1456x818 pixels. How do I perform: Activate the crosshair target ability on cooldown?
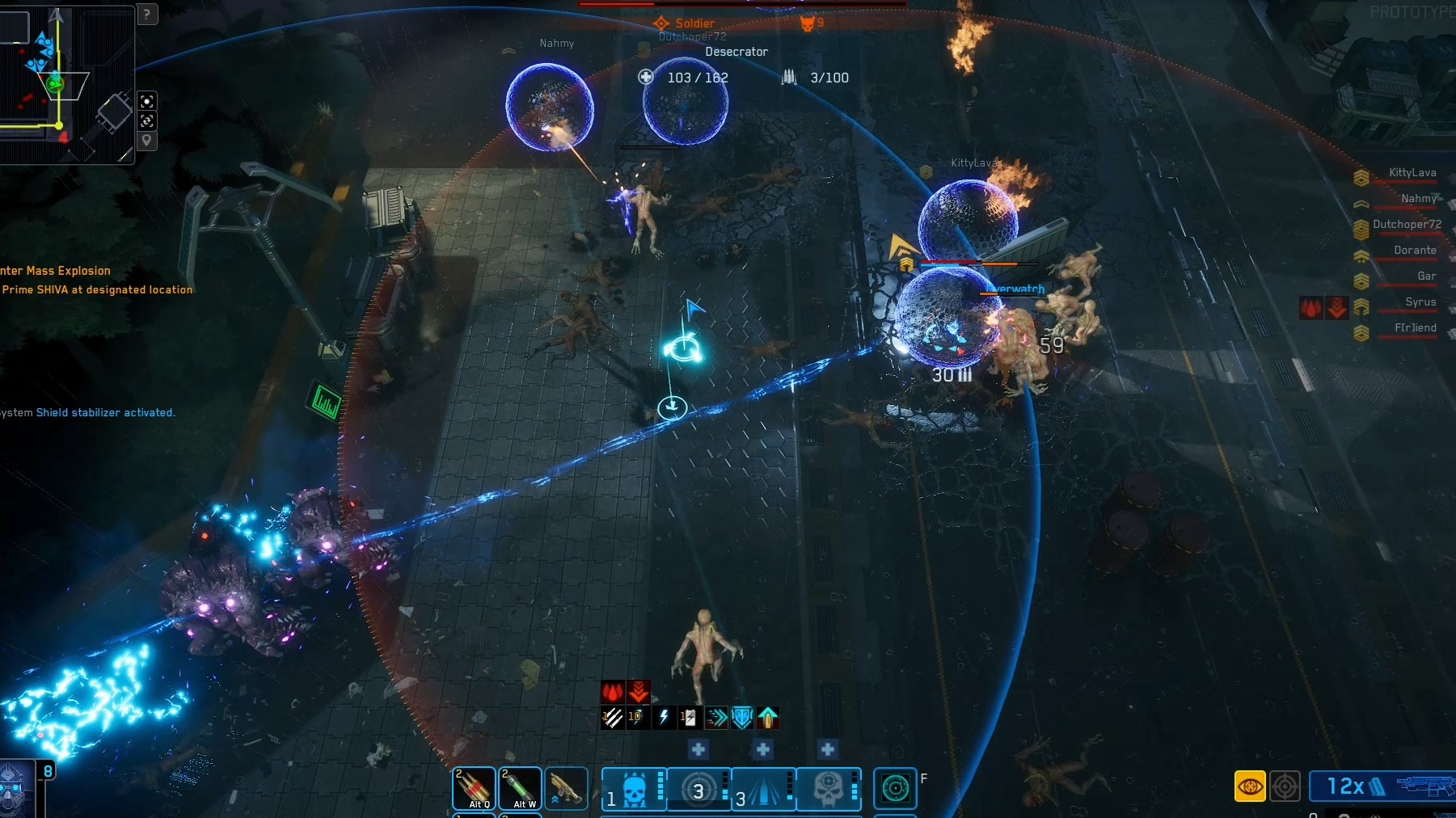tap(699, 789)
